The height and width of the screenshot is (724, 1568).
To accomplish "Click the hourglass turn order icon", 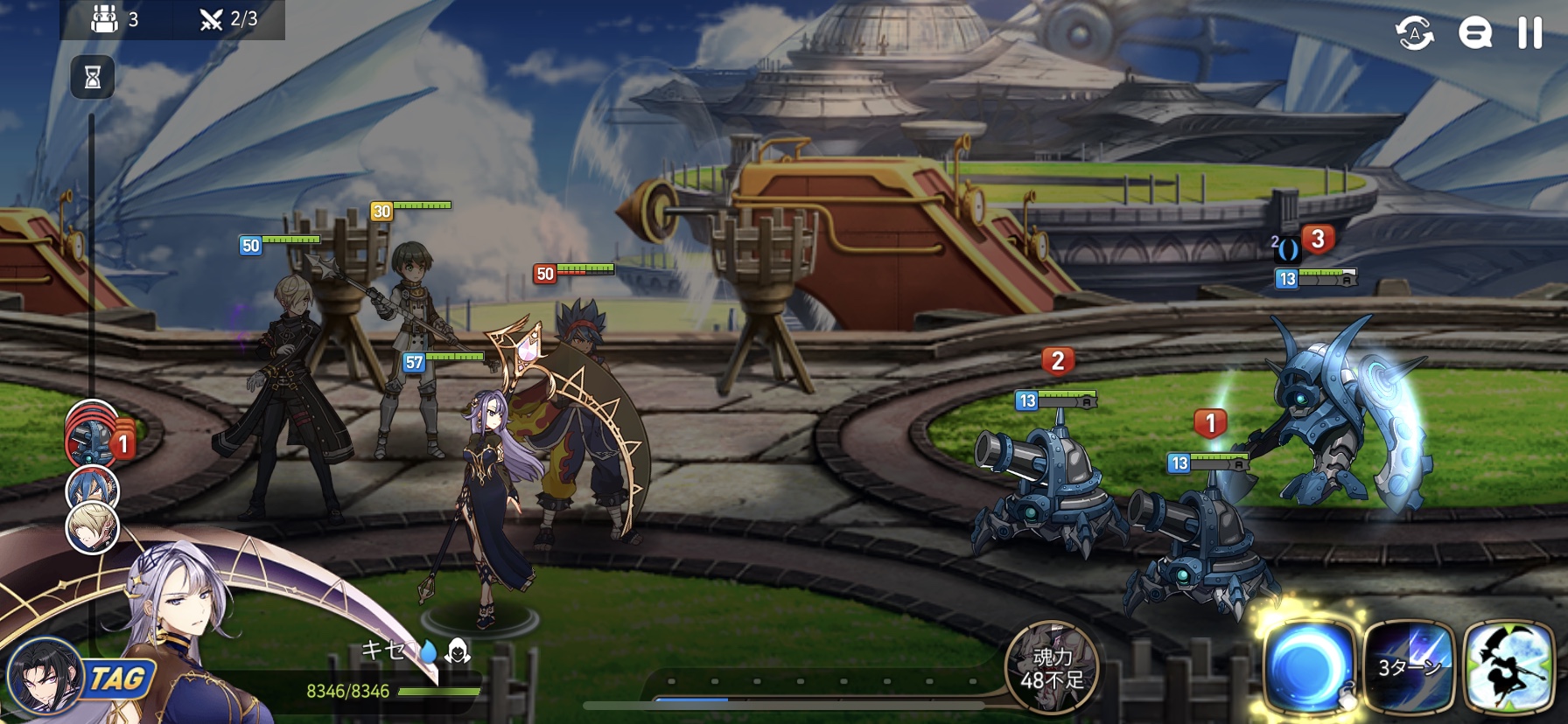I will [x=92, y=78].
